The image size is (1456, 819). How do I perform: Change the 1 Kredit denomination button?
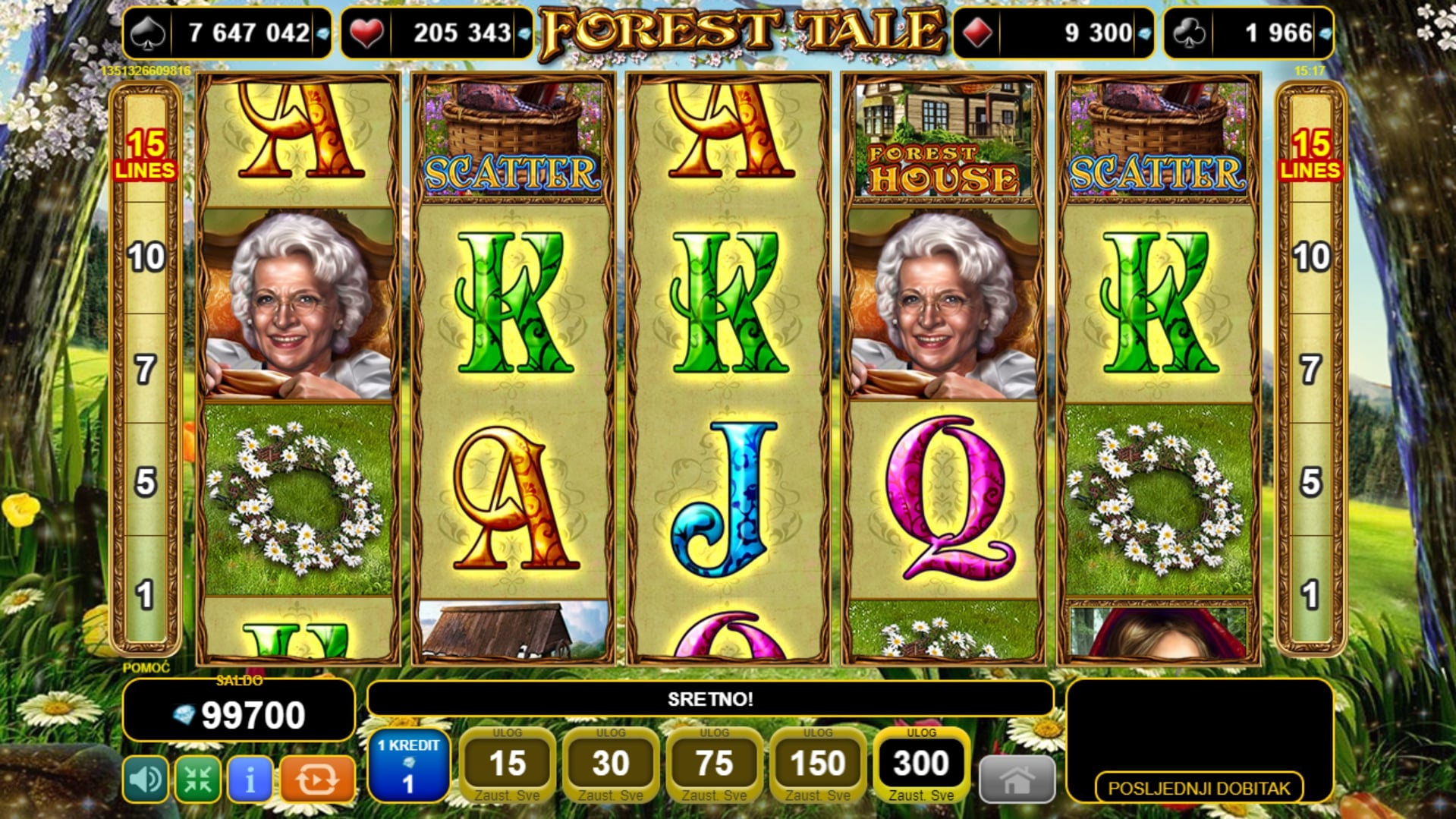[408, 765]
